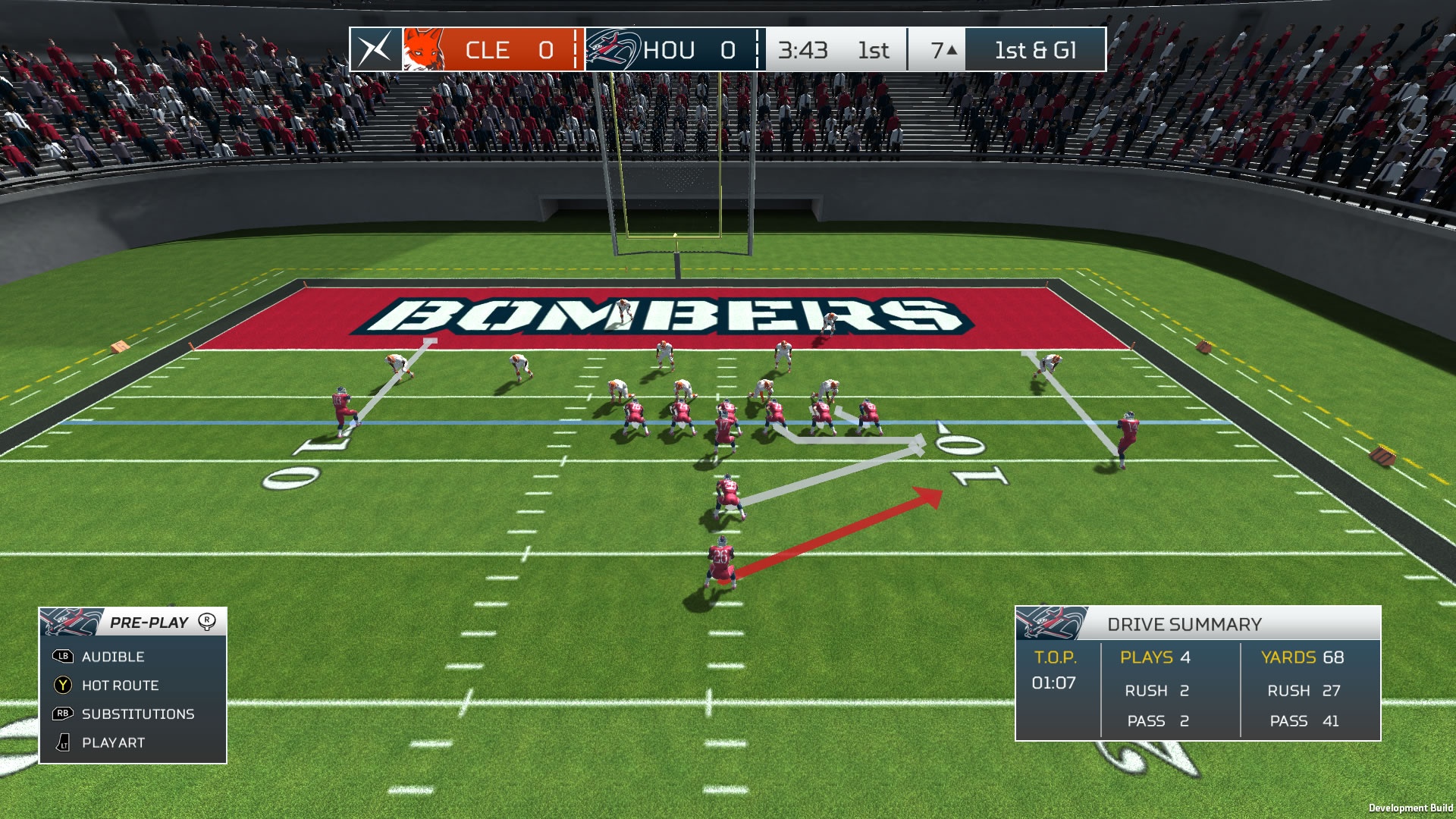Click the Pre-Play menu header
This screenshot has height=819, width=1456.
[x=149, y=623]
